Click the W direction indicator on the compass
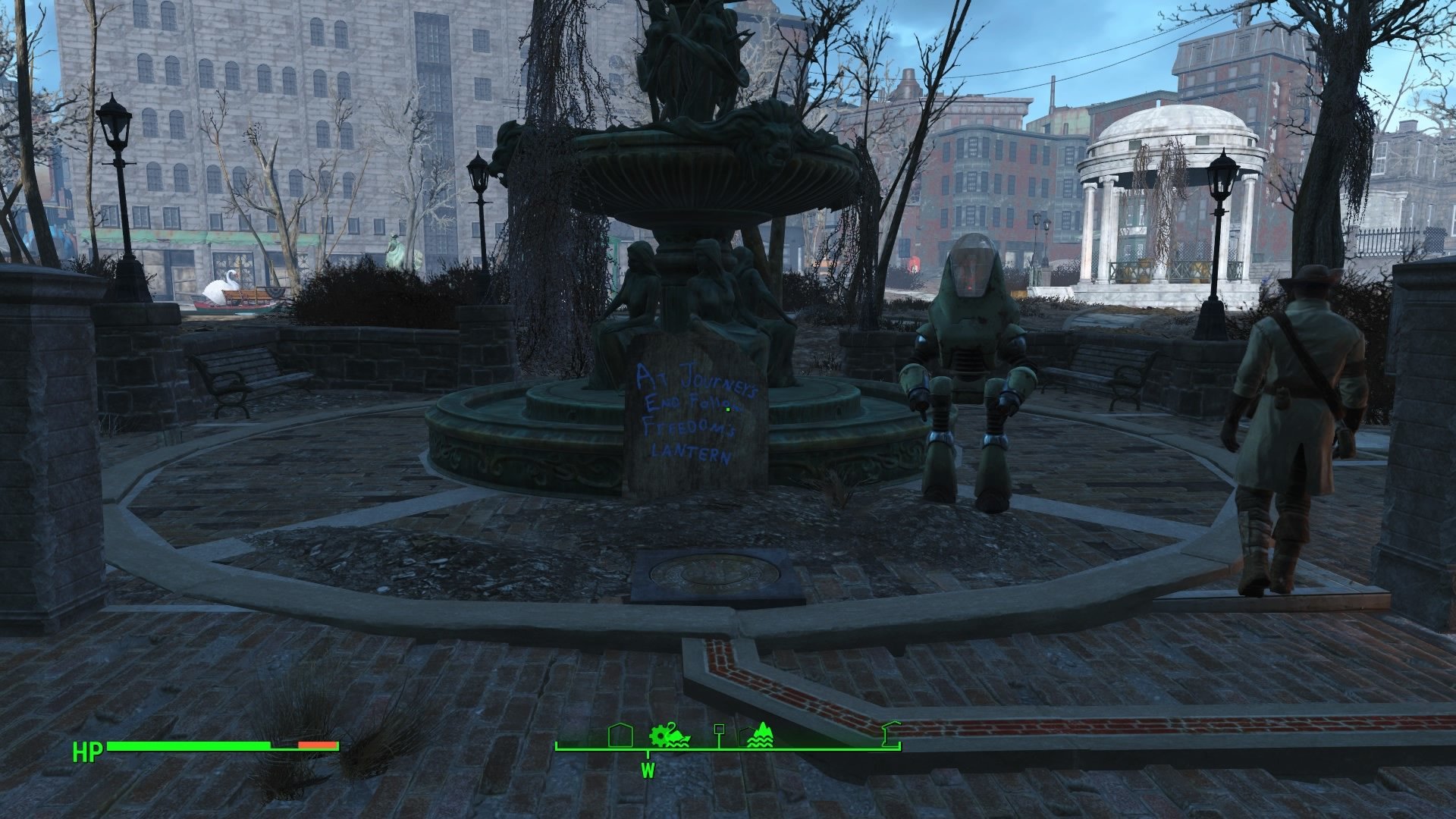The width and height of the screenshot is (1456, 819). (x=647, y=770)
